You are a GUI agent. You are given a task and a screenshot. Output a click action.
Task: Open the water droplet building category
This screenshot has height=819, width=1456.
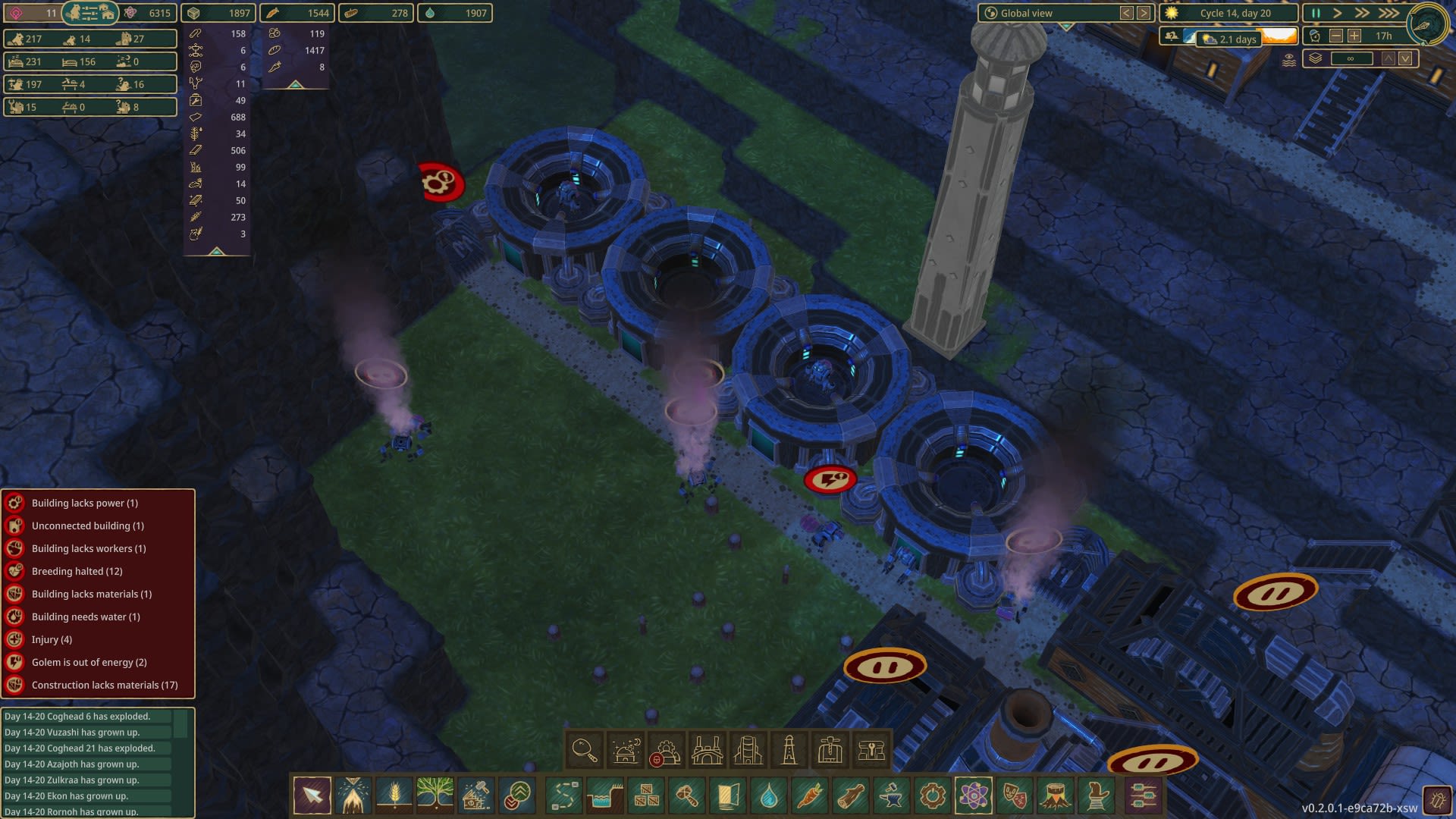769,795
